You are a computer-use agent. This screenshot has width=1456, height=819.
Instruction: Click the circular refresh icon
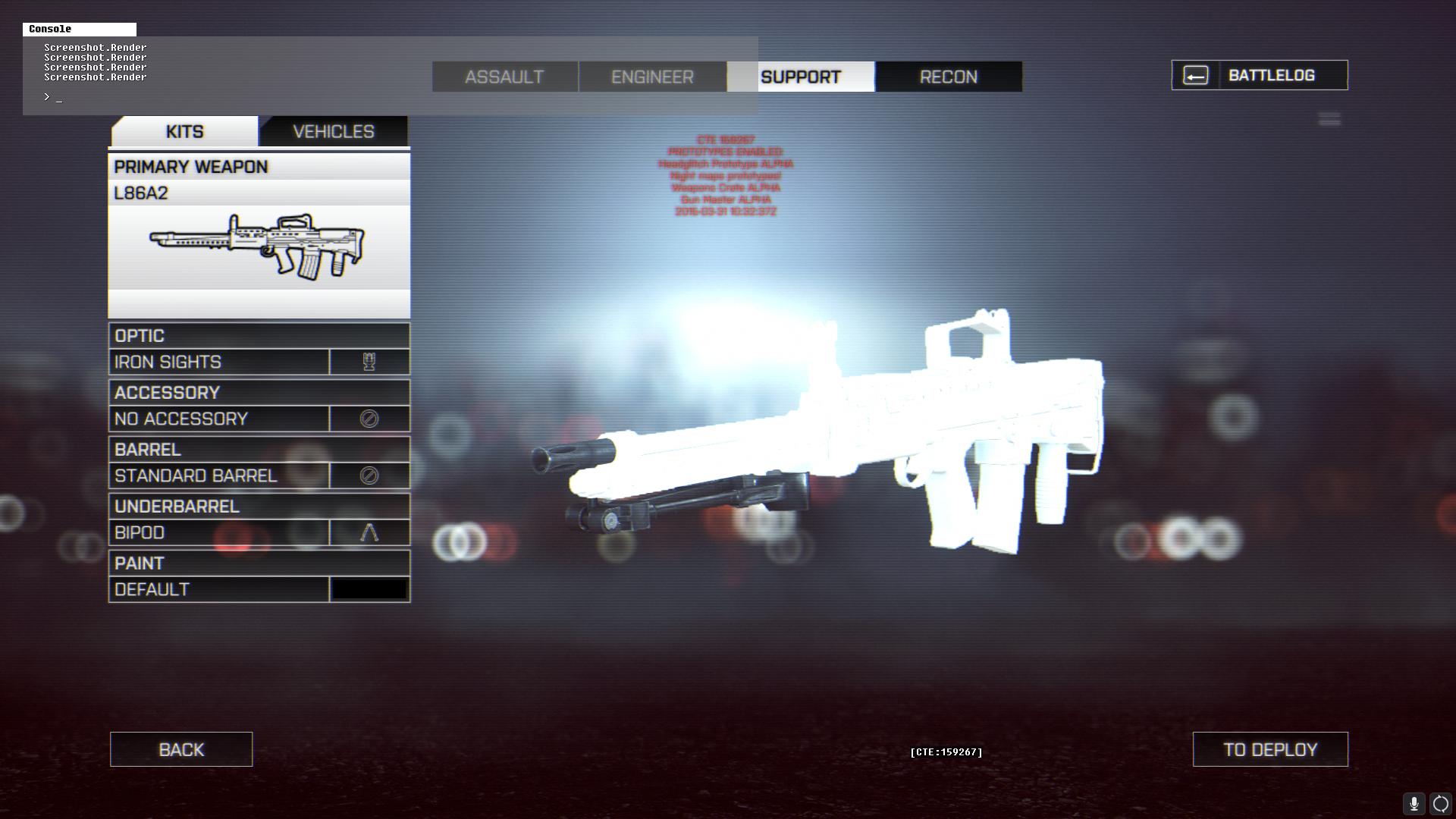tap(1440, 804)
